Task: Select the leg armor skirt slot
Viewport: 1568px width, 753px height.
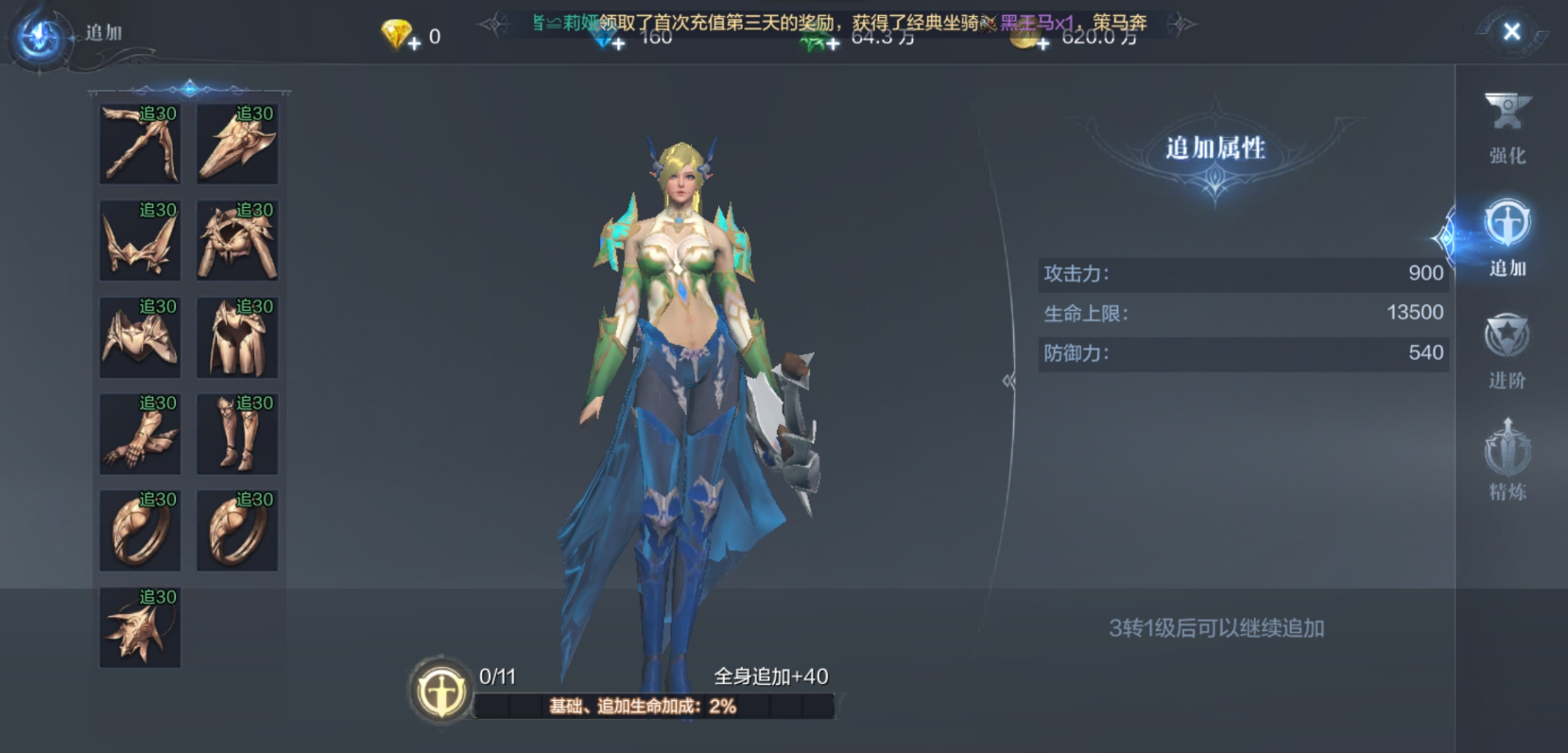Action: [237, 337]
